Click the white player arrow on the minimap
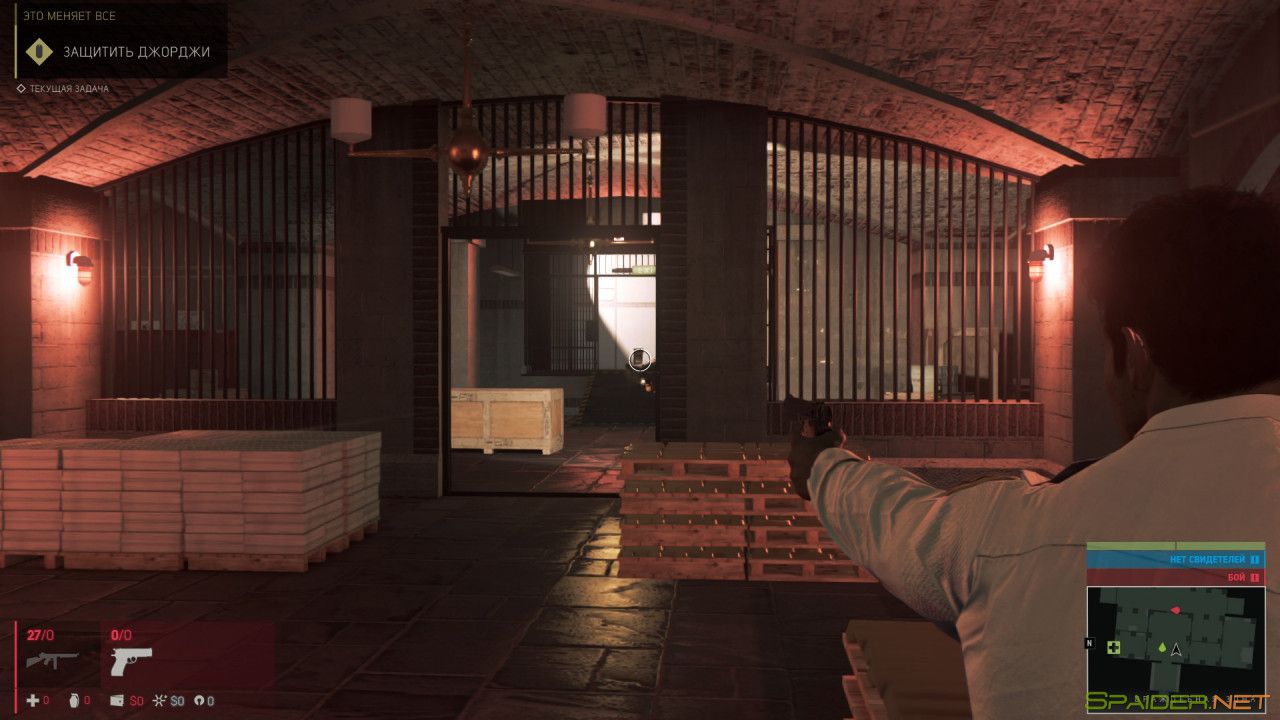 coord(1176,651)
